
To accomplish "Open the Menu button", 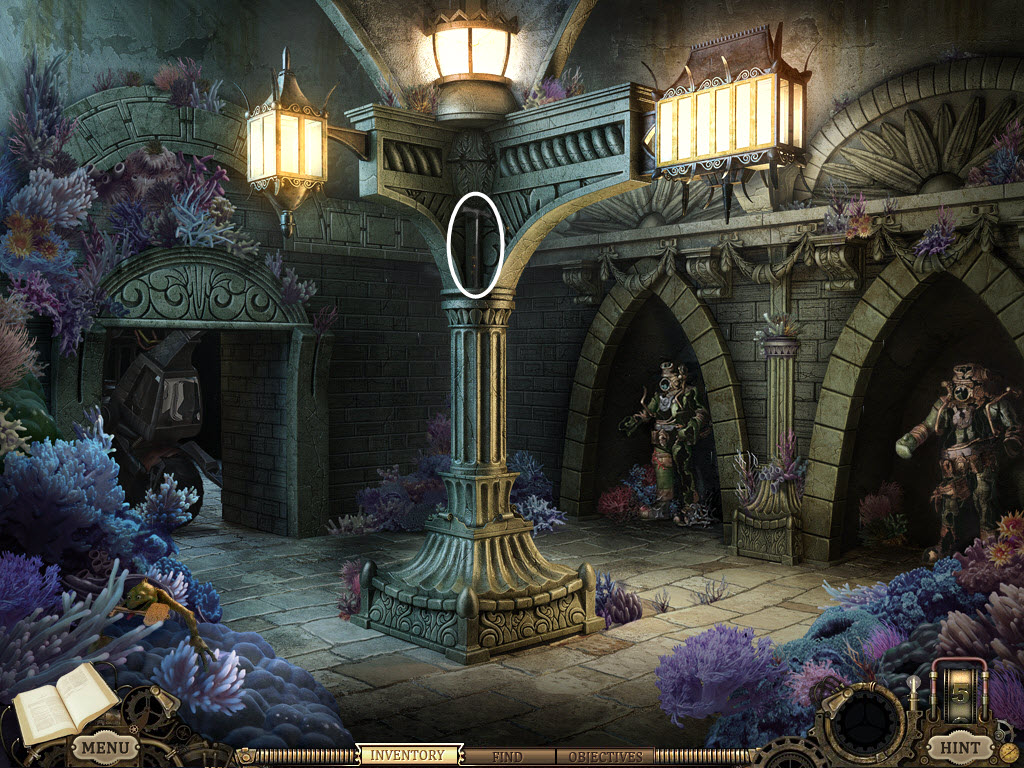I will click(105, 747).
